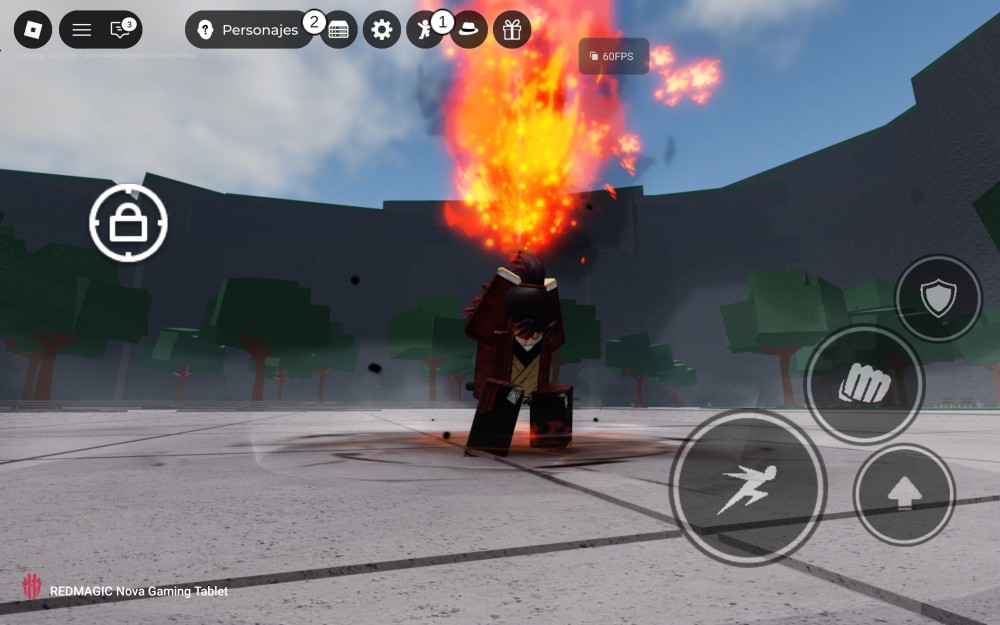Viewport: 1000px width, 625px height.
Task: Select the running figure emotes icon
Action: coord(424,30)
